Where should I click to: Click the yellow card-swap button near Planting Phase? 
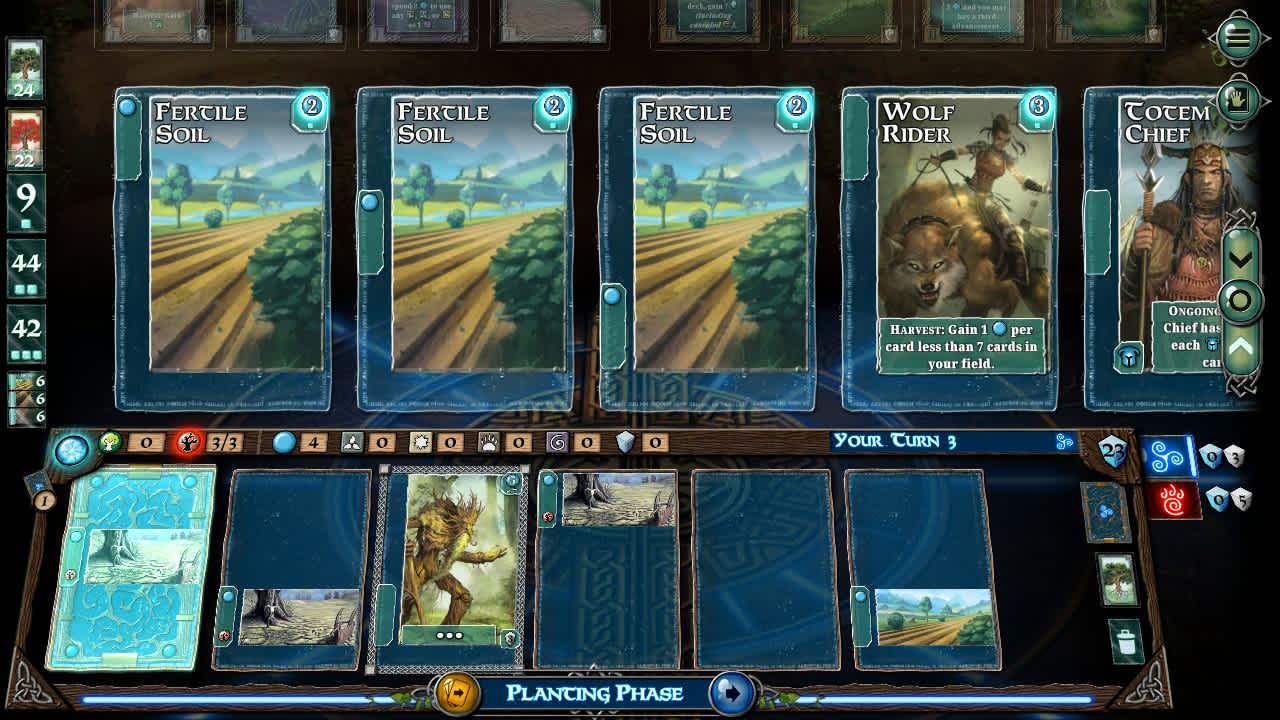(x=456, y=691)
